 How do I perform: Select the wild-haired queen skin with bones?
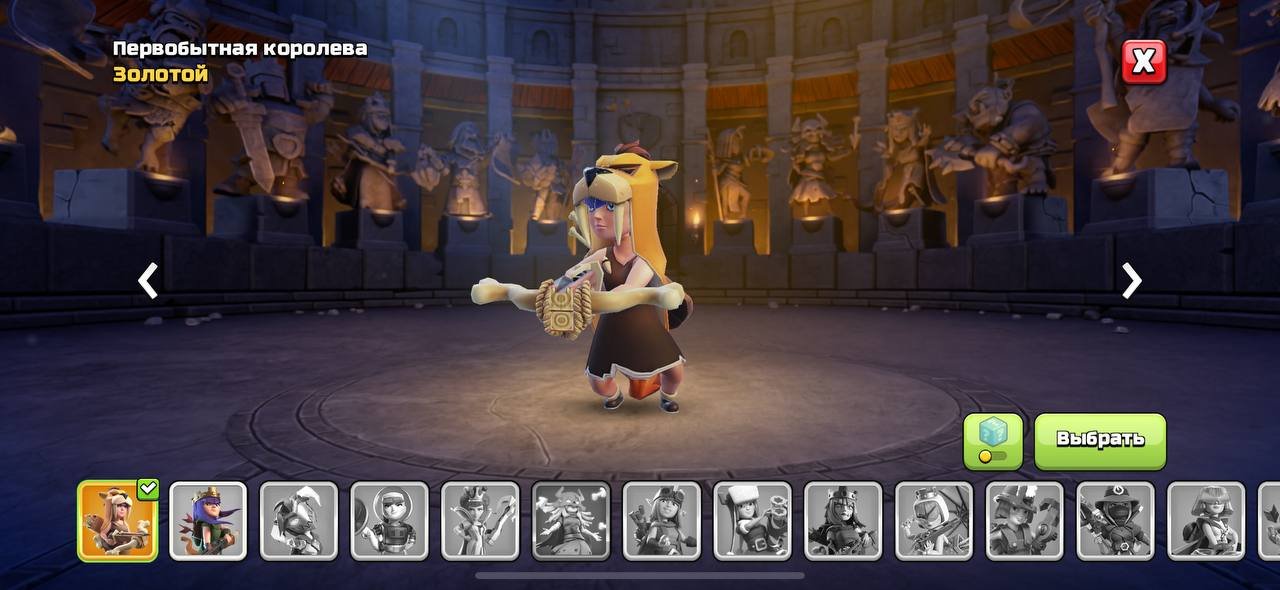point(571,521)
